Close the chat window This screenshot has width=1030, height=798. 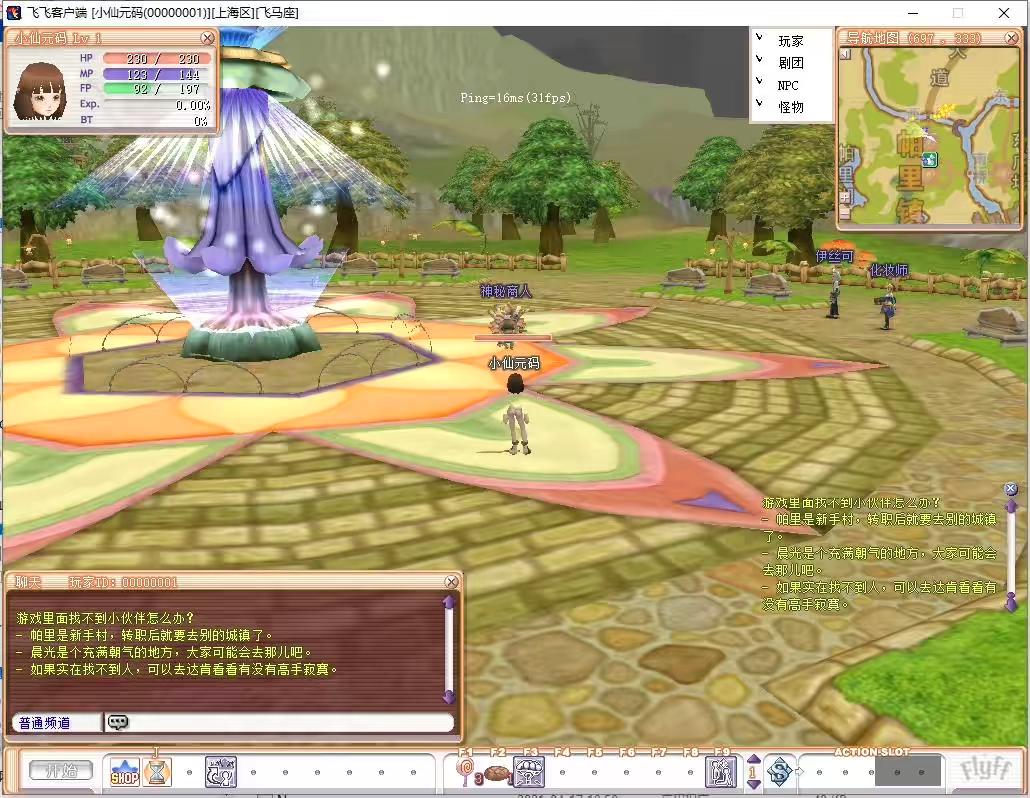(452, 582)
